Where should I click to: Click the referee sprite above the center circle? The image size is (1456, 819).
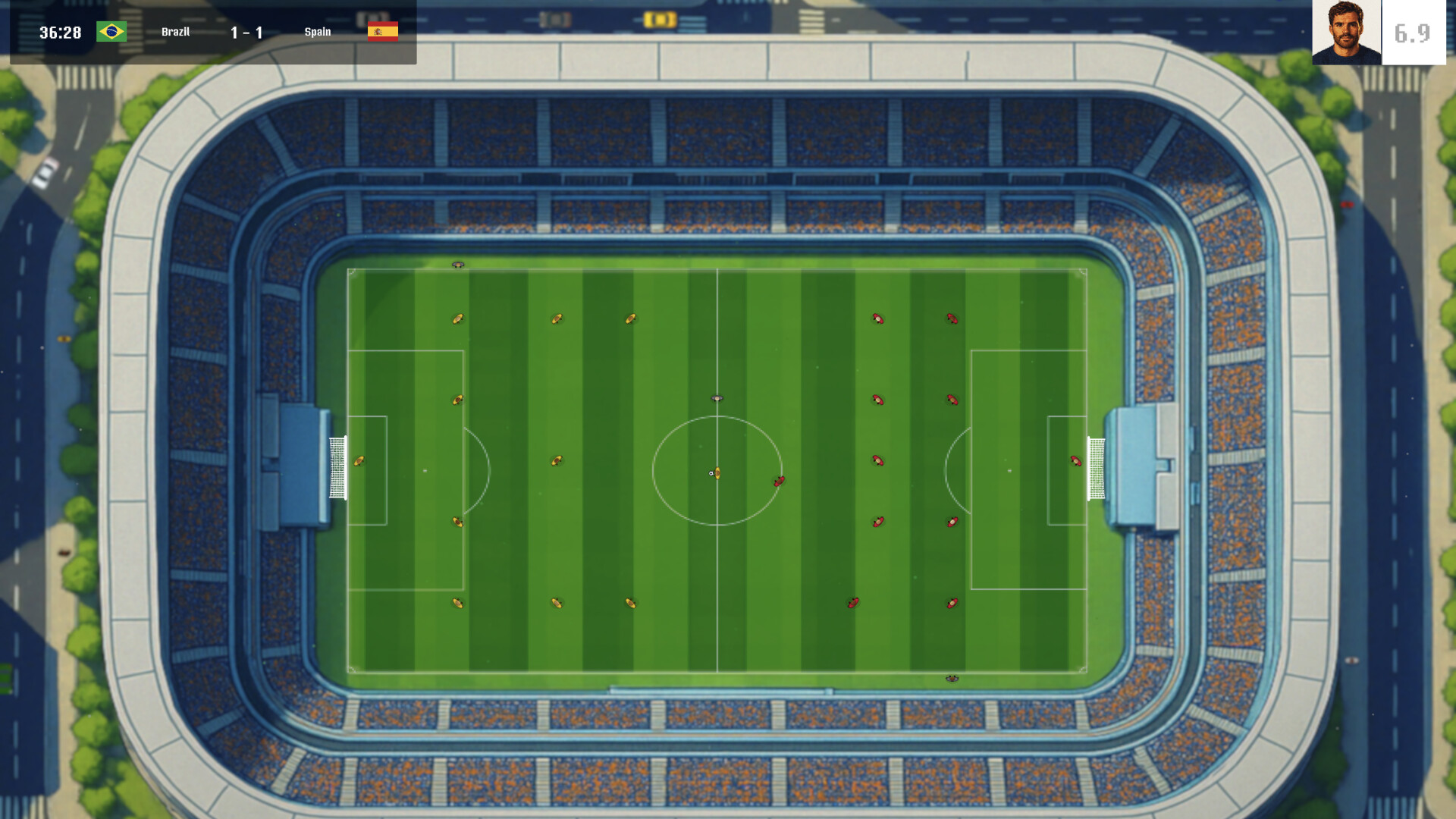716,397
